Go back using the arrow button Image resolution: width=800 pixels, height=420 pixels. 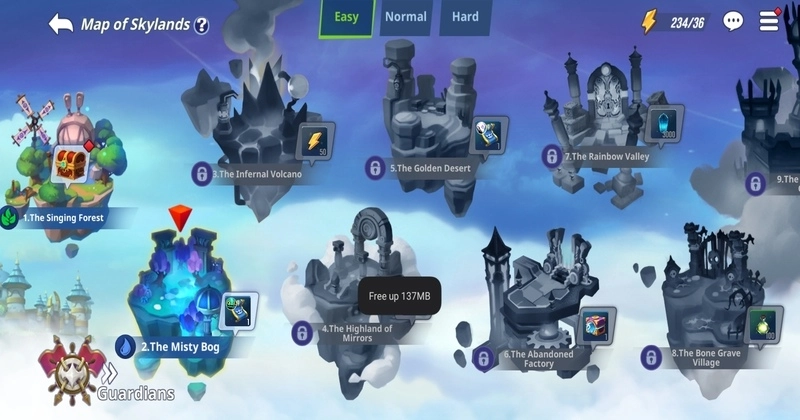click(x=60, y=24)
